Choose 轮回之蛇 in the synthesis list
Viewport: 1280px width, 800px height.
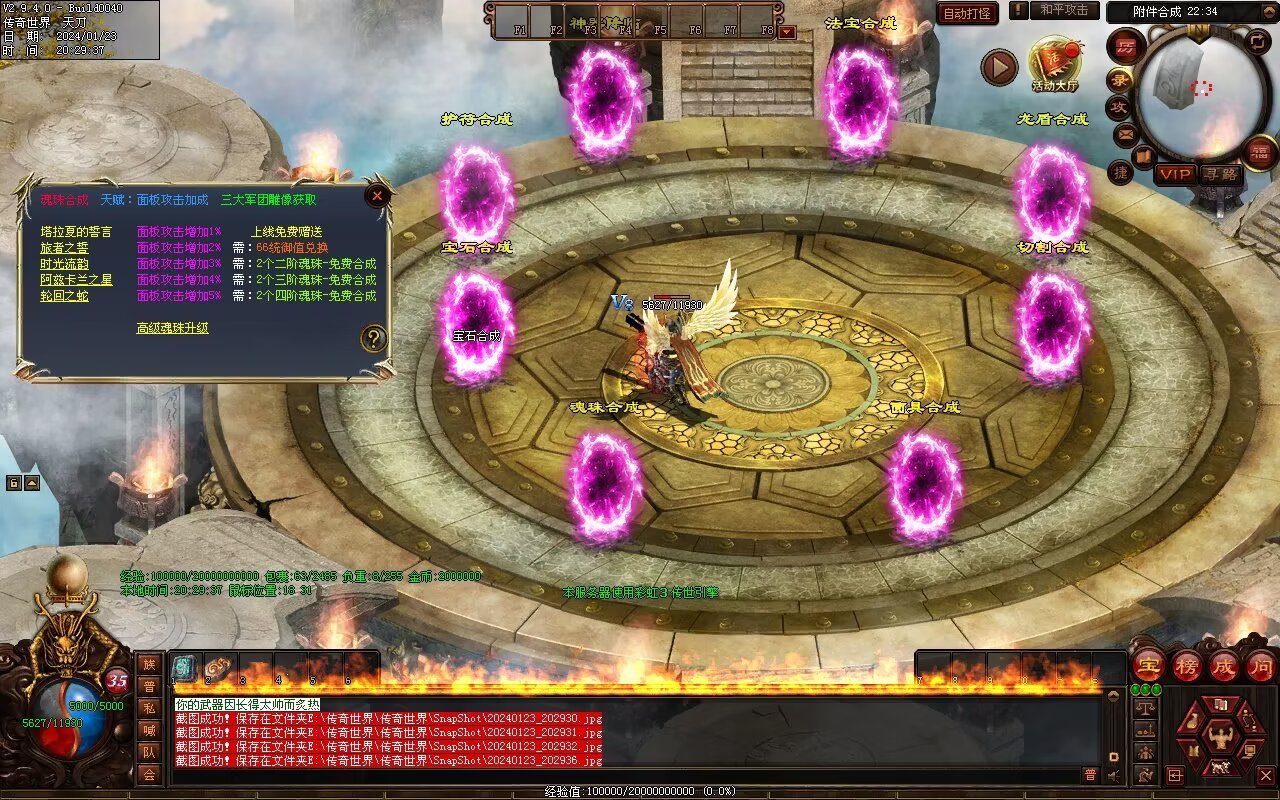(x=63, y=296)
